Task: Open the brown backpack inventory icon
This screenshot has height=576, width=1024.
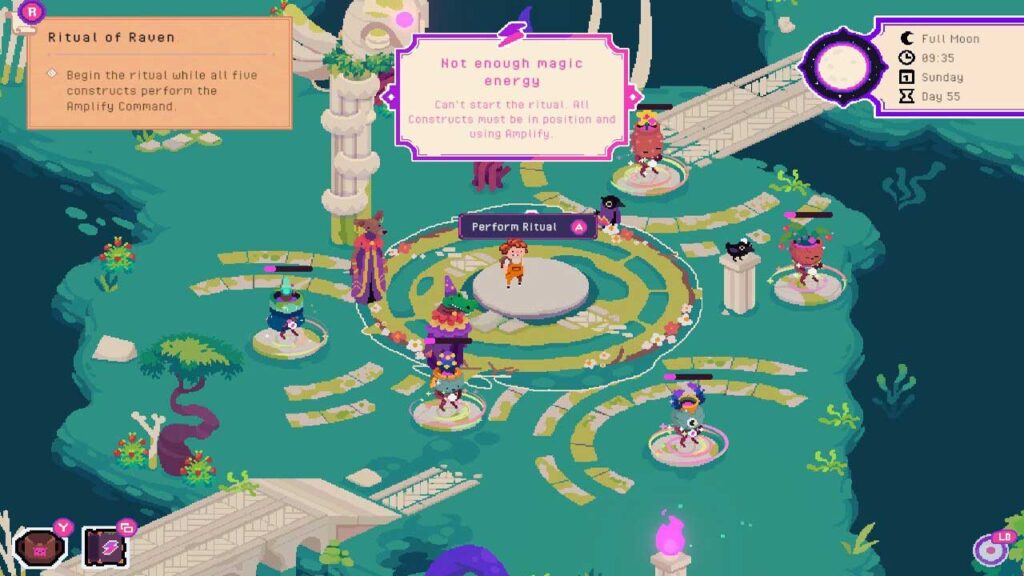Action: (41, 547)
